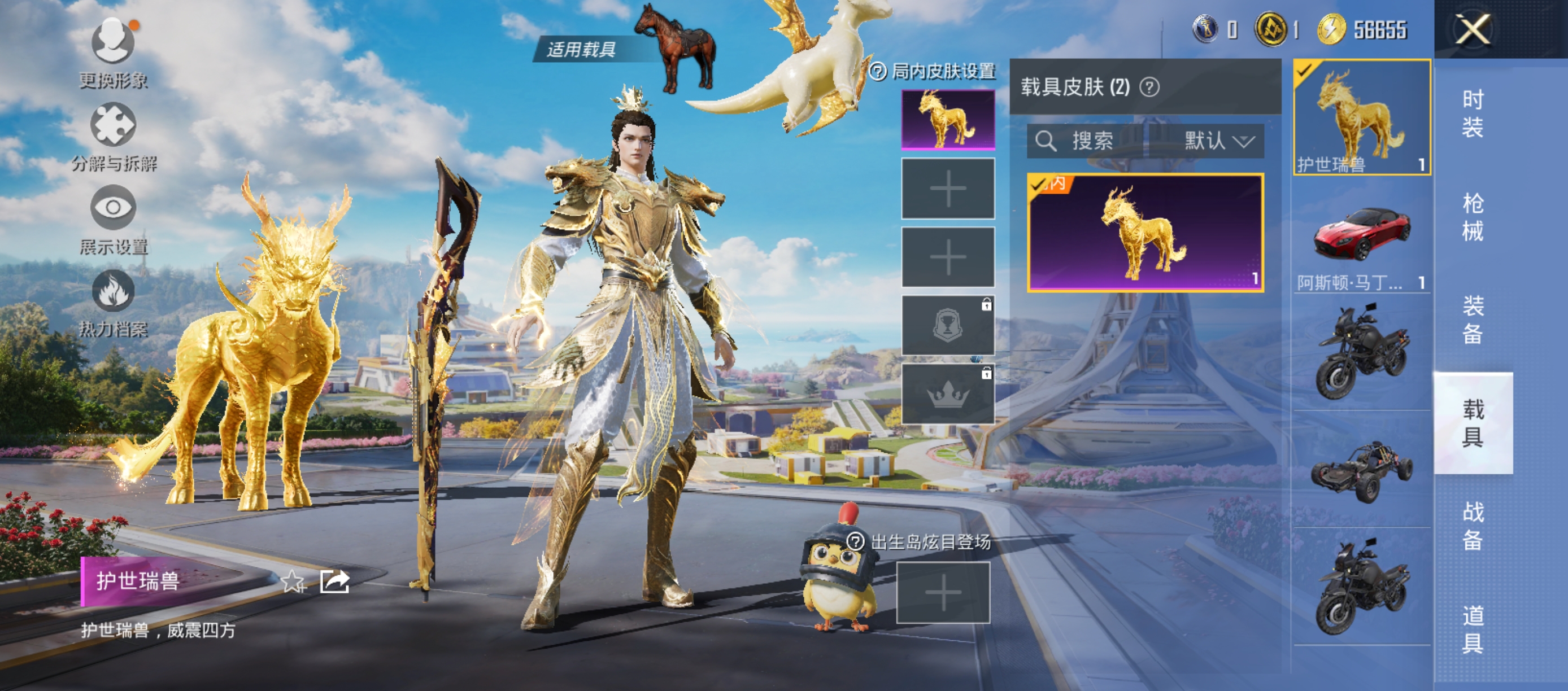Open the 默认 sort dropdown
Viewport: 1568px width, 691px height.
tap(1218, 141)
